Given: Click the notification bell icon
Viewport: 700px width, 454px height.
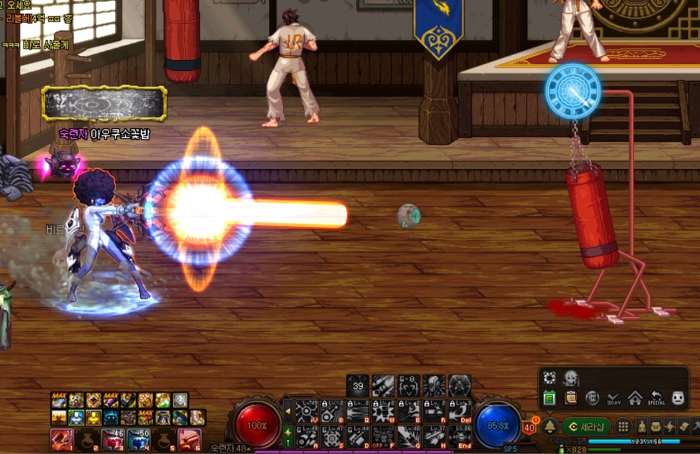Looking at the screenshot, I should [x=550, y=426].
